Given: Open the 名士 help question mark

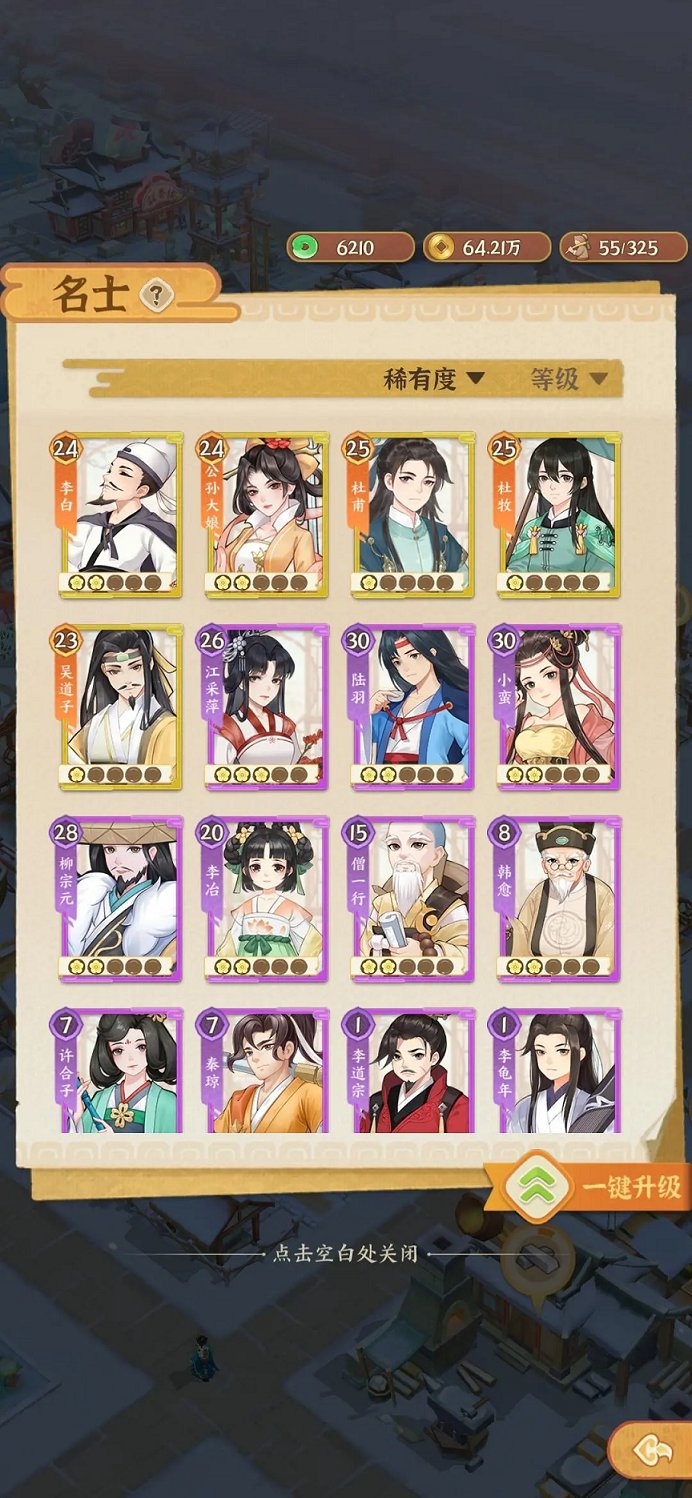Looking at the screenshot, I should [157, 295].
